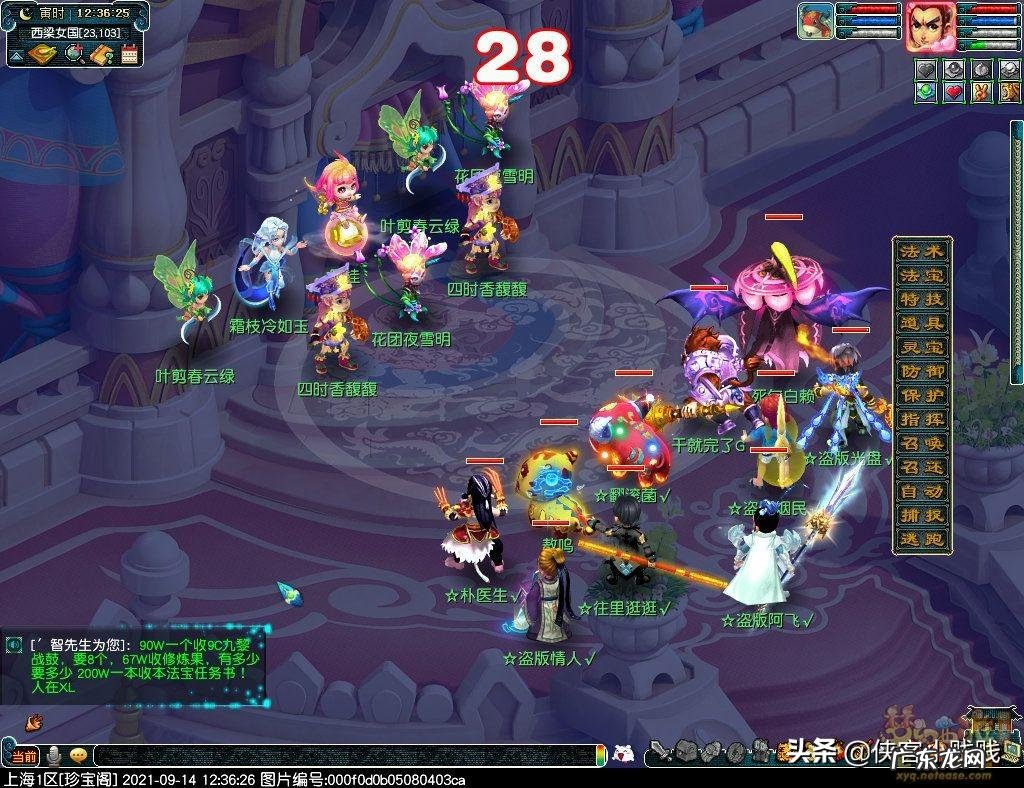Open the 法术 spell menu
This screenshot has height=788, width=1024.
click(921, 251)
